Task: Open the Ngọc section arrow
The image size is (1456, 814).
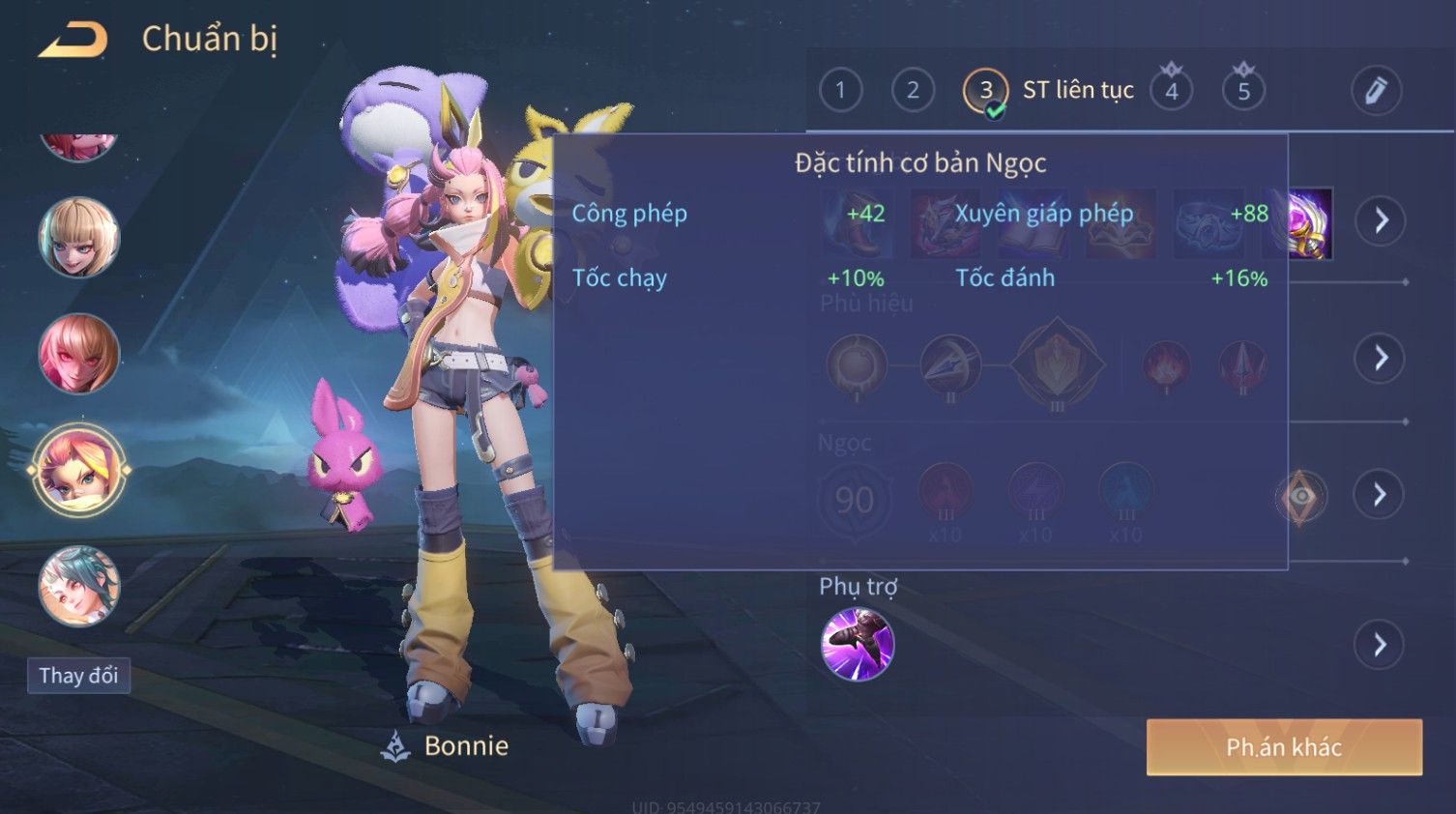Action: (1380, 495)
